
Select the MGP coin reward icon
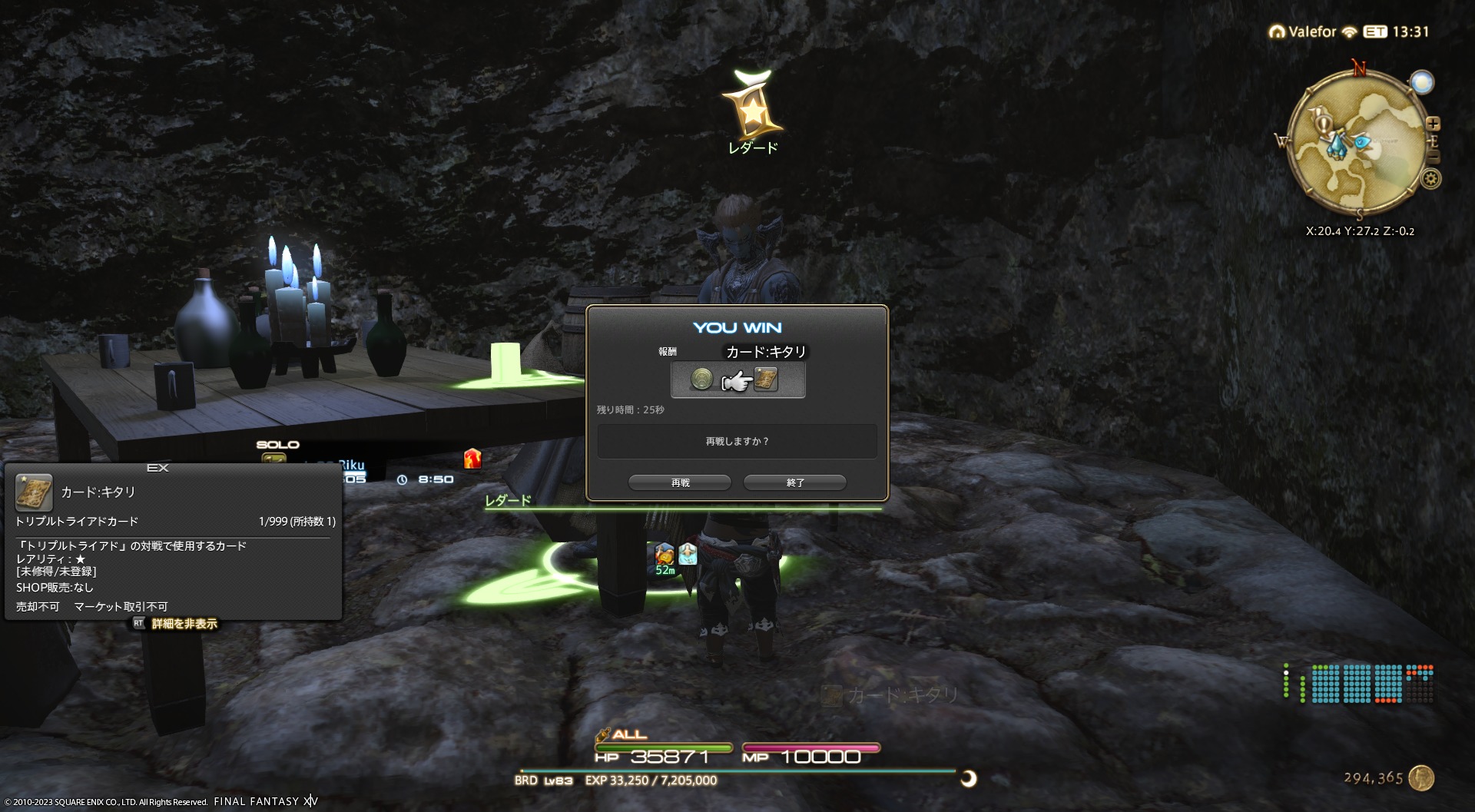coord(701,379)
